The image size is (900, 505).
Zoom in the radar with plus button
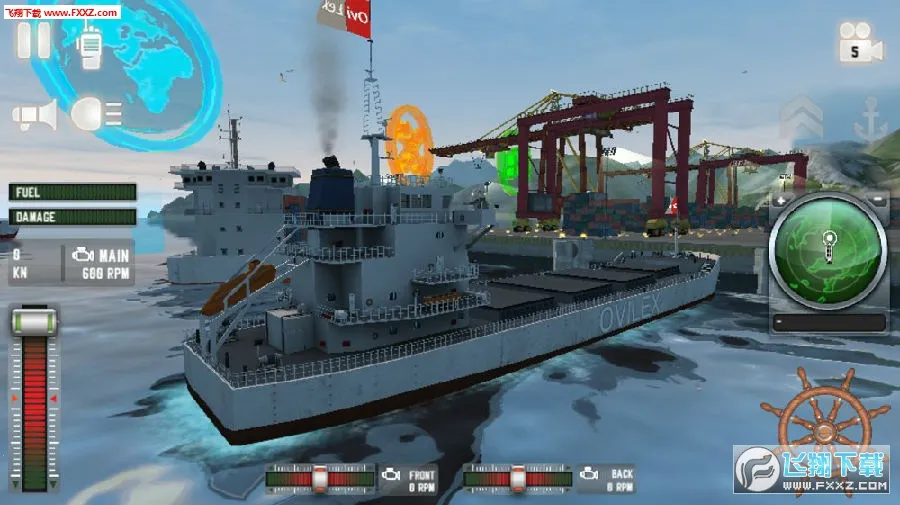pyautogui.click(x=781, y=200)
